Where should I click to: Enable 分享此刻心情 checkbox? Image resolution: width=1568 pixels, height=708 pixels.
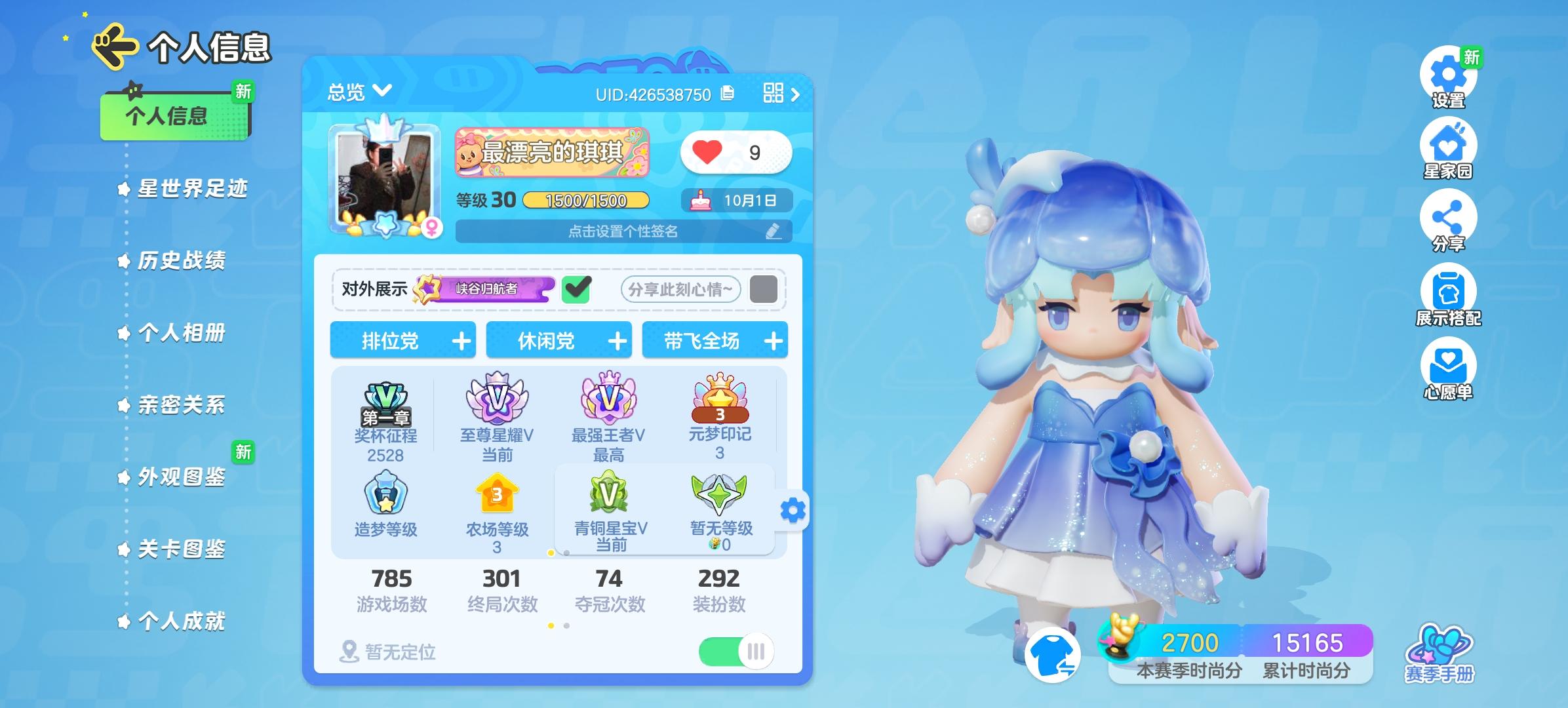pyautogui.click(x=762, y=290)
